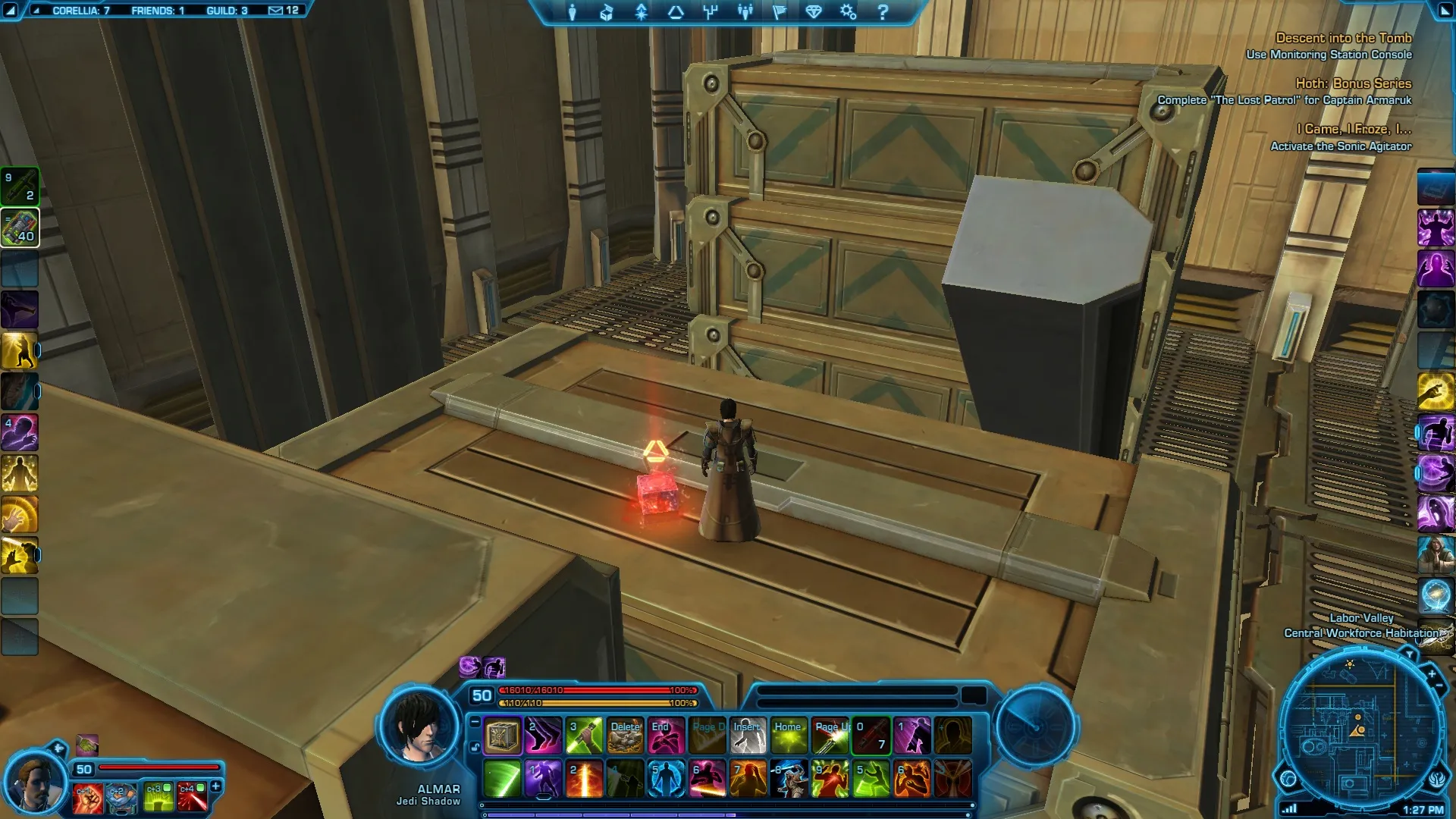Click the 'Descent into the Tomb' mission tracker

1343,38
